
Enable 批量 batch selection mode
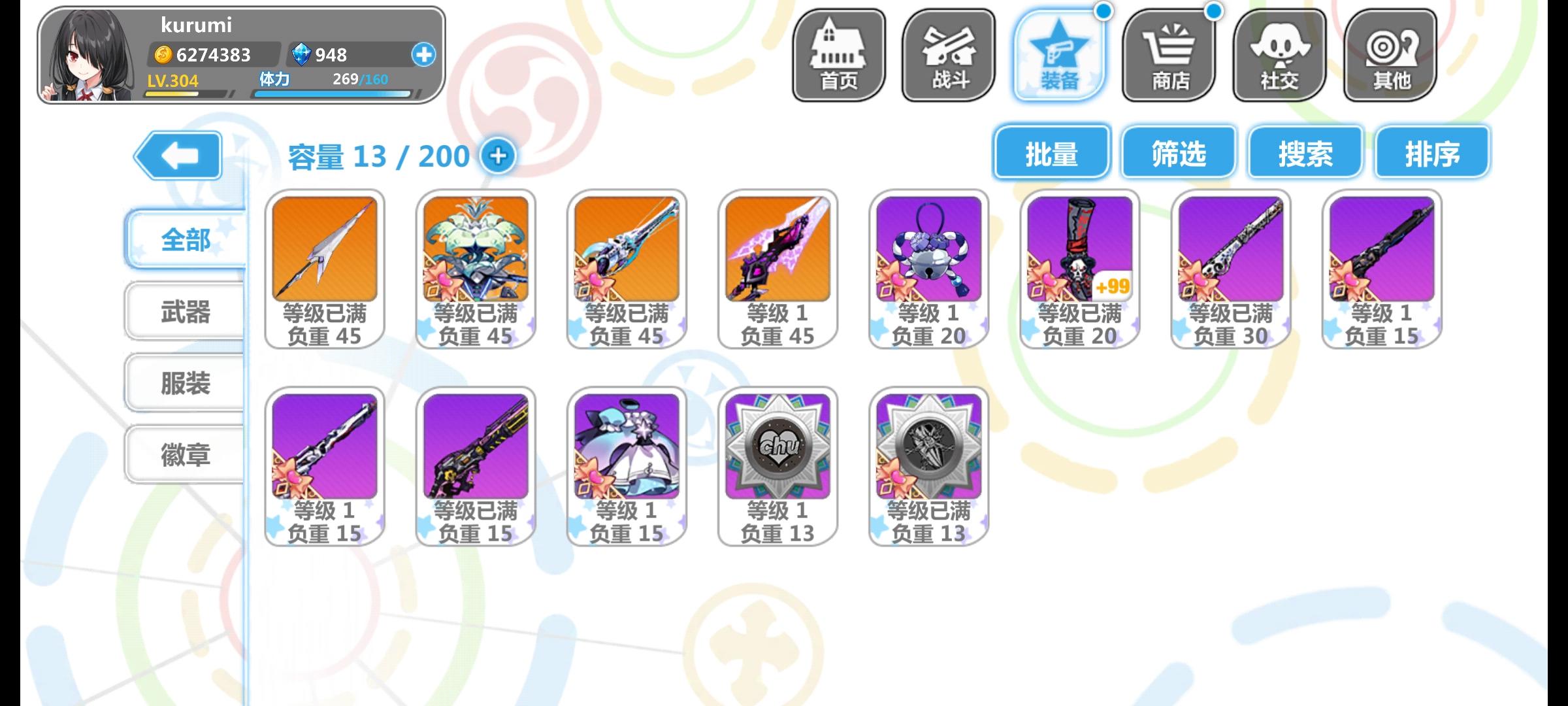point(1051,153)
